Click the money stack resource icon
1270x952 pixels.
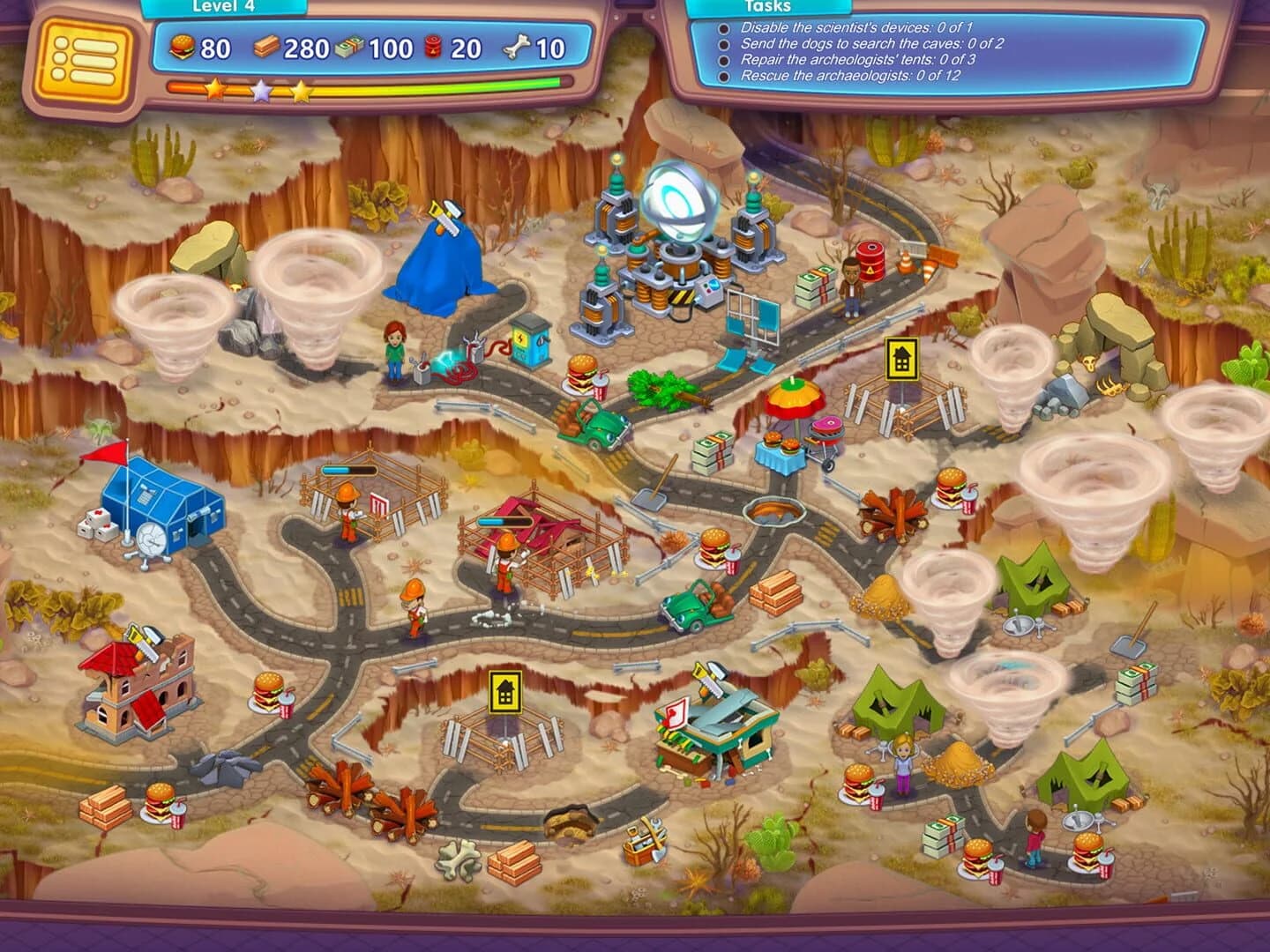349,47
